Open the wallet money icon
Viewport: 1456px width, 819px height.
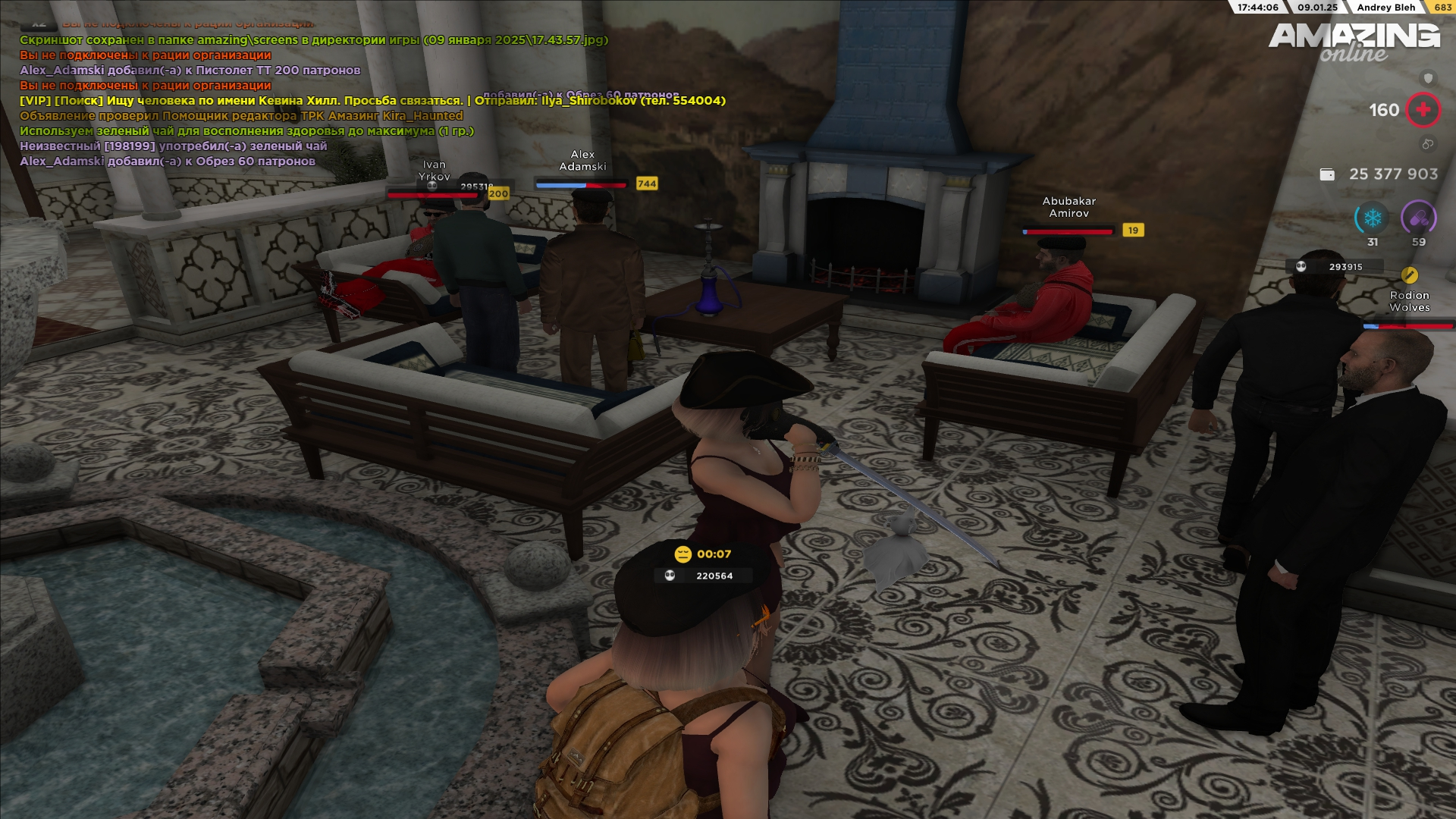click(1327, 174)
